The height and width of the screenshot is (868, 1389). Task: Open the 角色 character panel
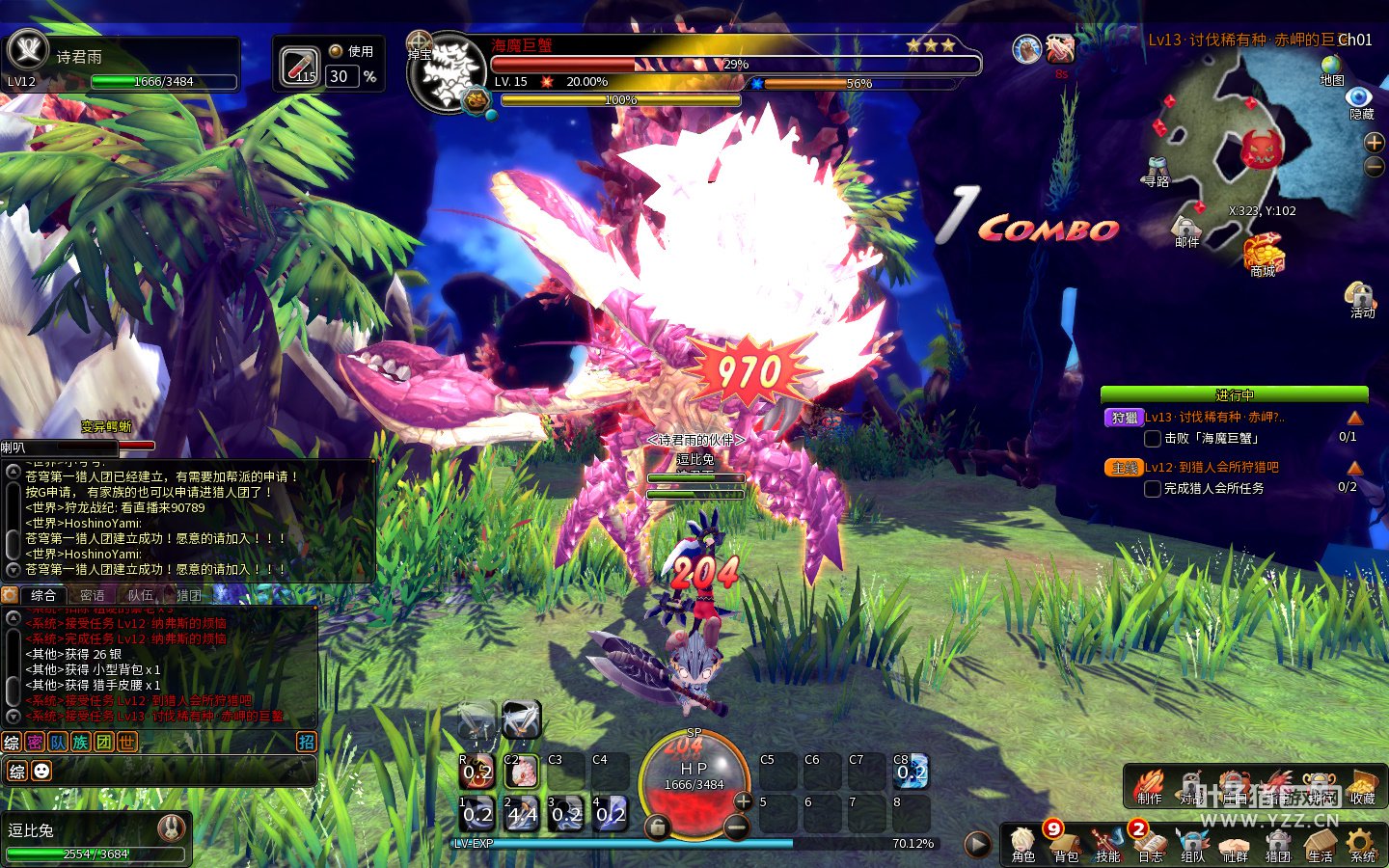[1022, 845]
